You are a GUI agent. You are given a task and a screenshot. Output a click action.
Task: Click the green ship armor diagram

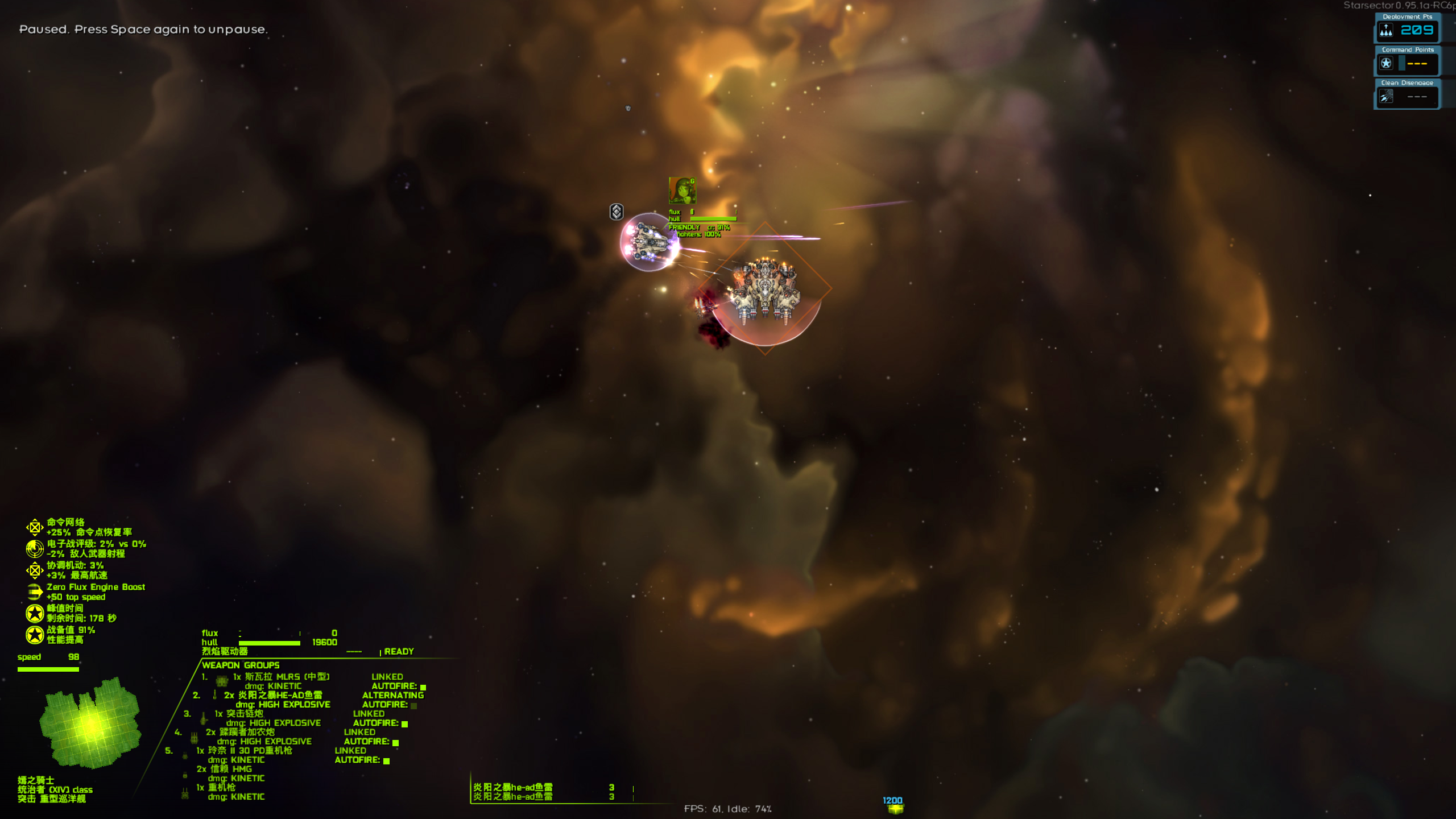pyautogui.click(x=90, y=723)
